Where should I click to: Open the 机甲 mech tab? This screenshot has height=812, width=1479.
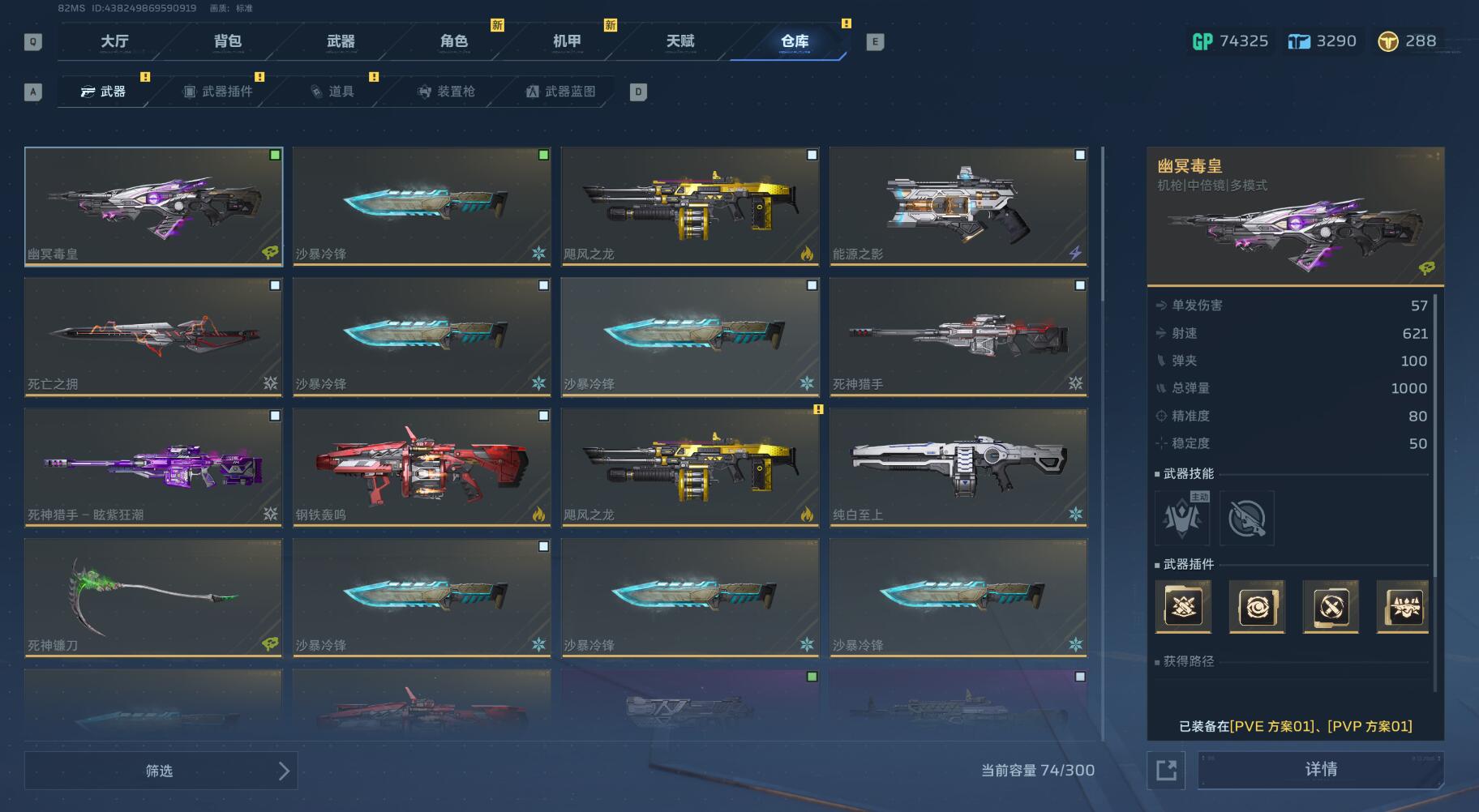567,41
